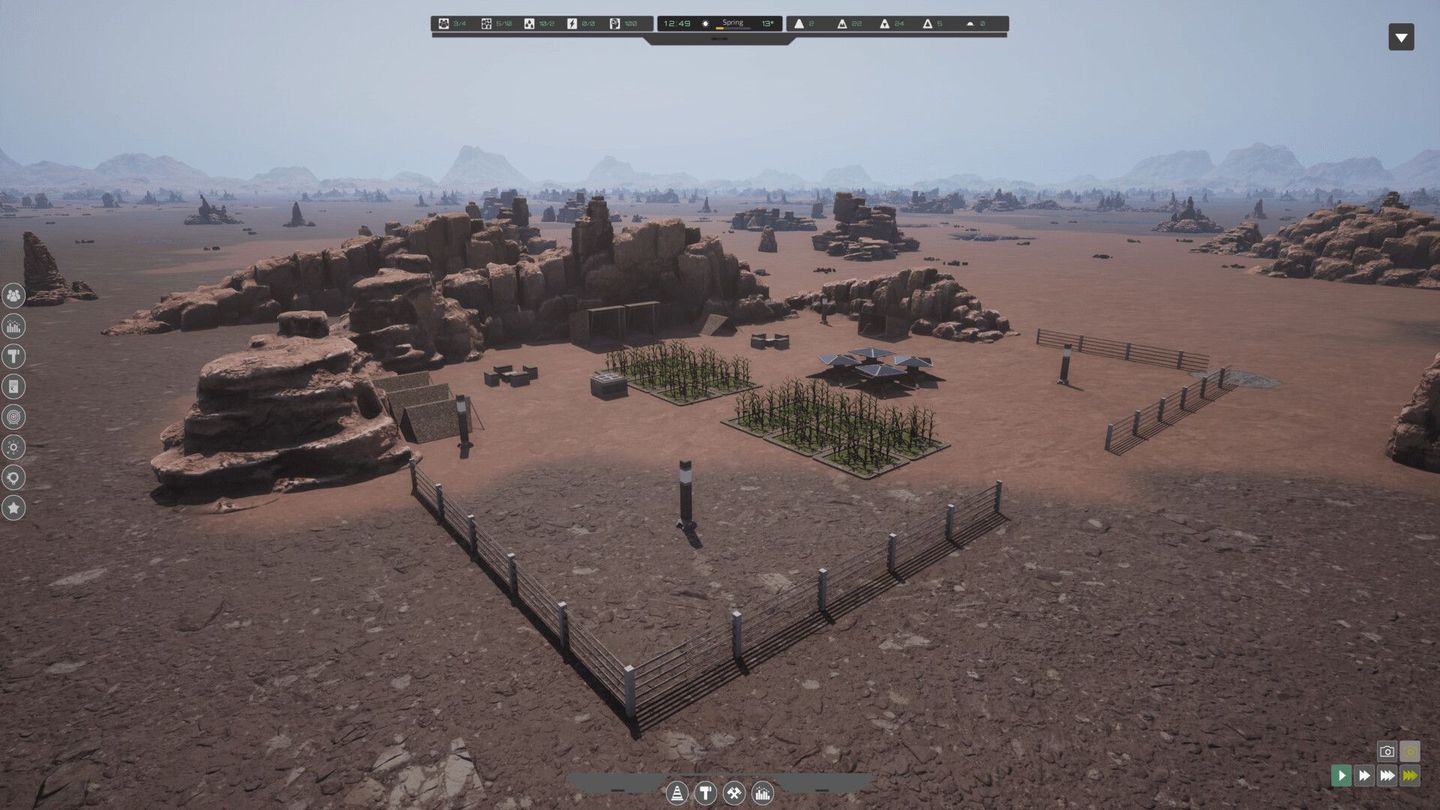The image size is (1440, 810).
Task: Expand the top-right dropdown arrow
Action: pyautogui.click(x=1400, y=37)
